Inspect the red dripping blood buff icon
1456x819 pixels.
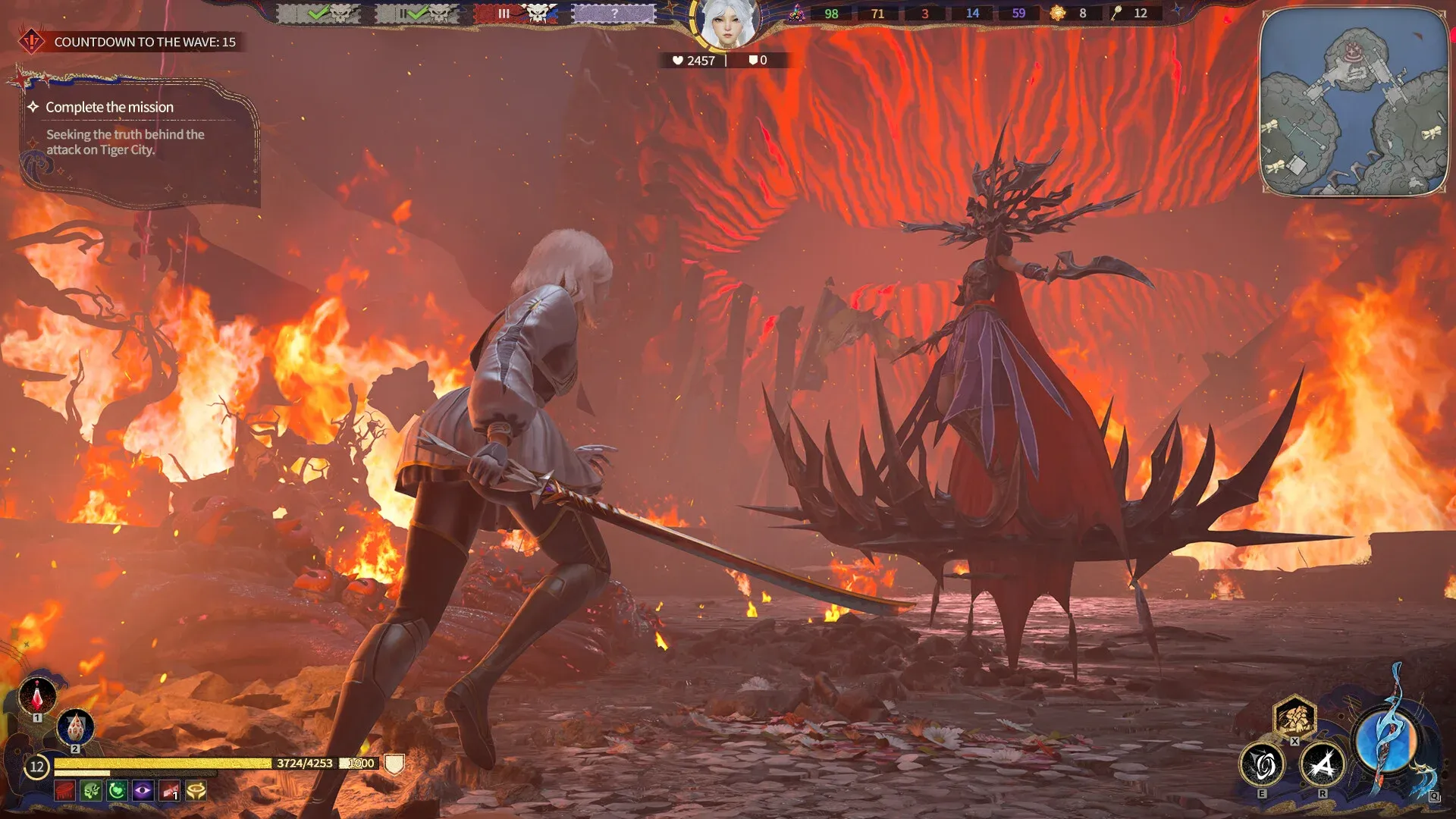pos(65,791)
